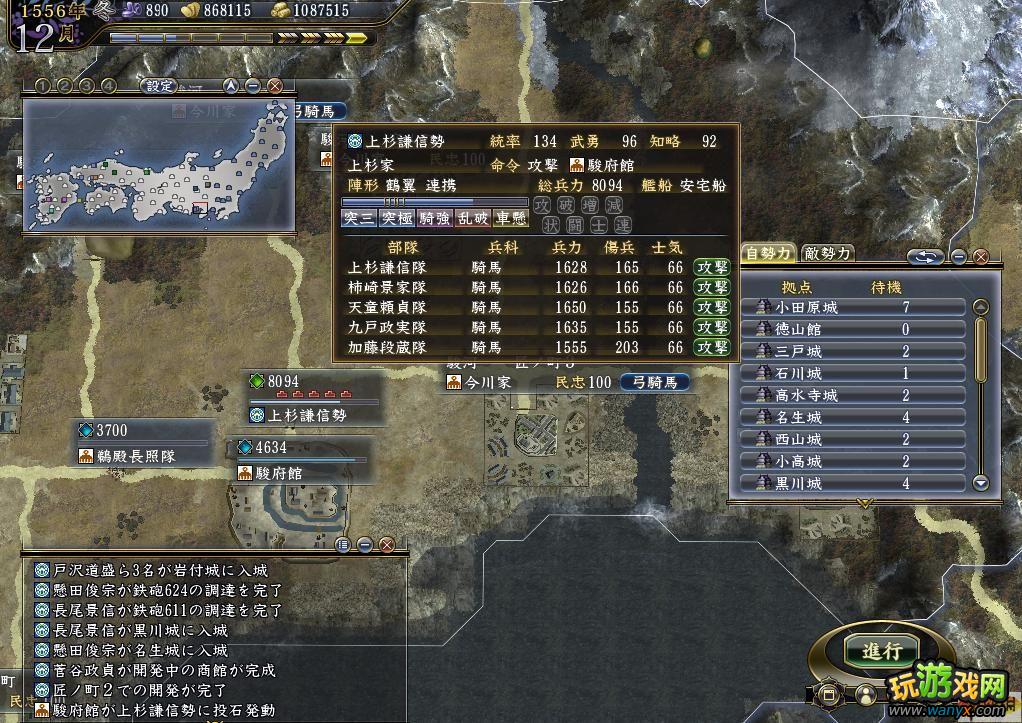Click the 攻撃 button for 上杉謙信隊
The image size is (1022, 723).
[713, 267]
